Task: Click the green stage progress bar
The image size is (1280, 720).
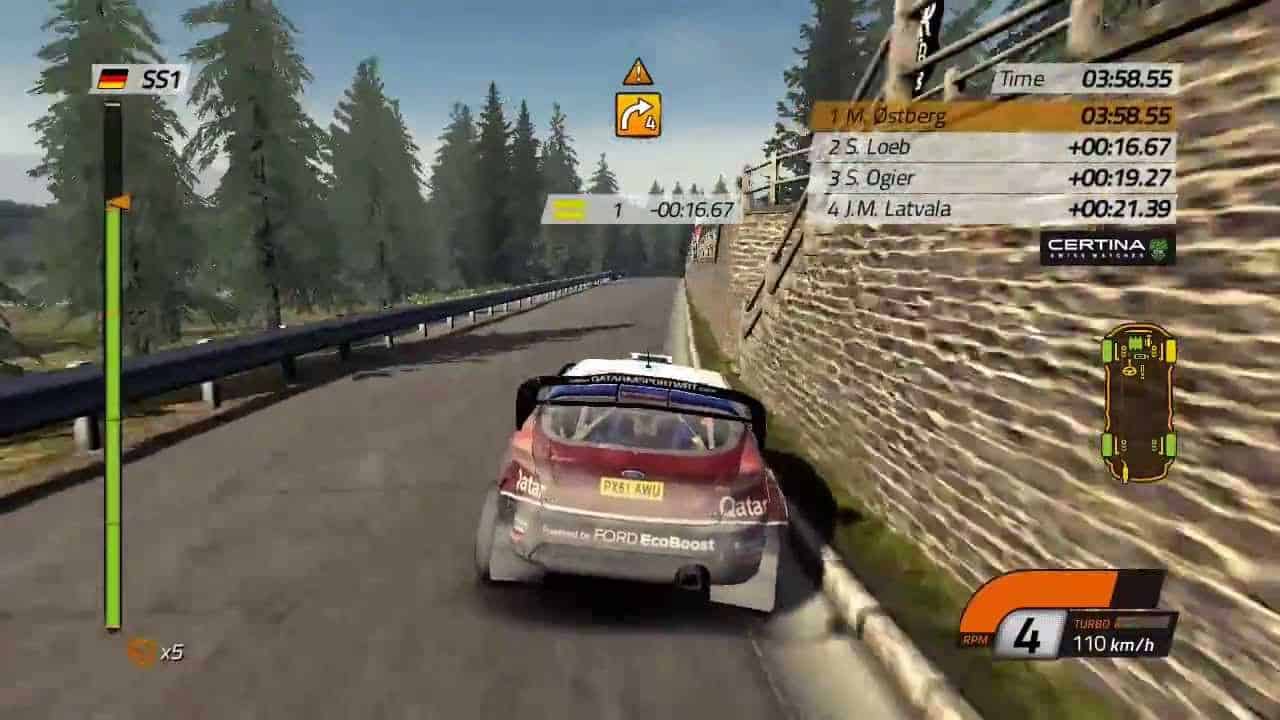Action: click(113, 400)
